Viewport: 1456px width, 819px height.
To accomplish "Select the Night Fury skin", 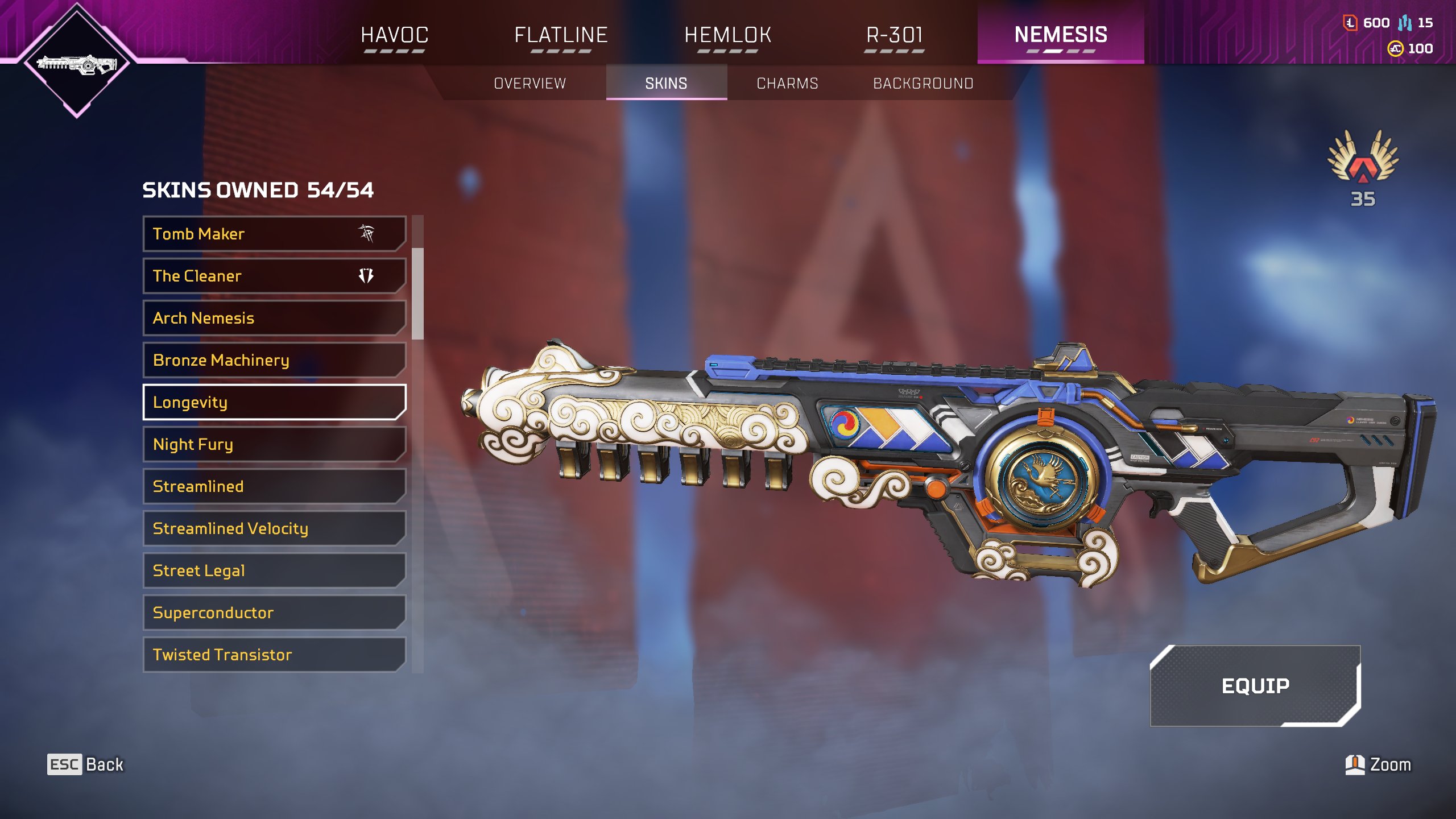I will click(274, 444).
